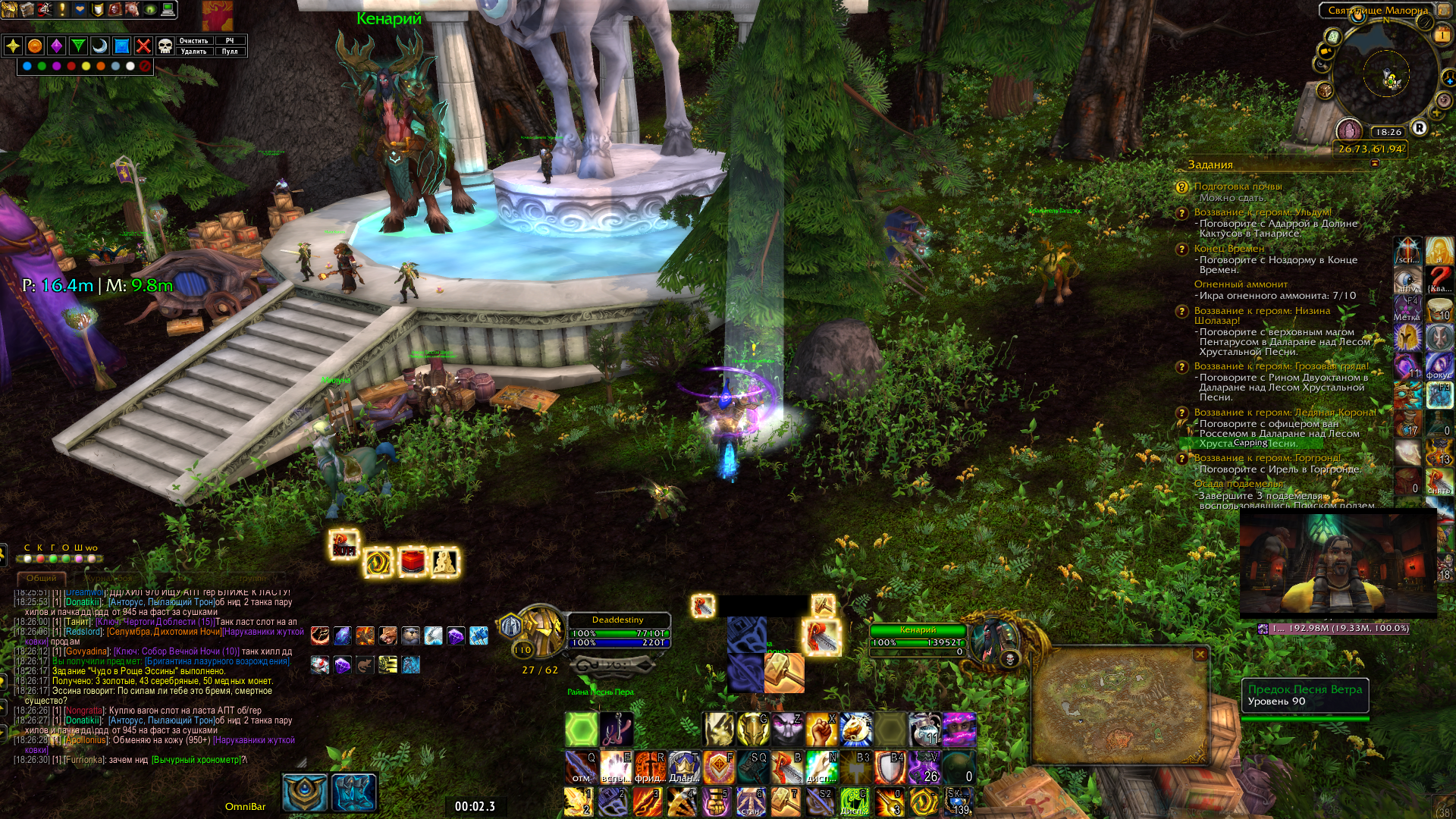
Task: Place the red world marker dot
Action: [71, 67]
